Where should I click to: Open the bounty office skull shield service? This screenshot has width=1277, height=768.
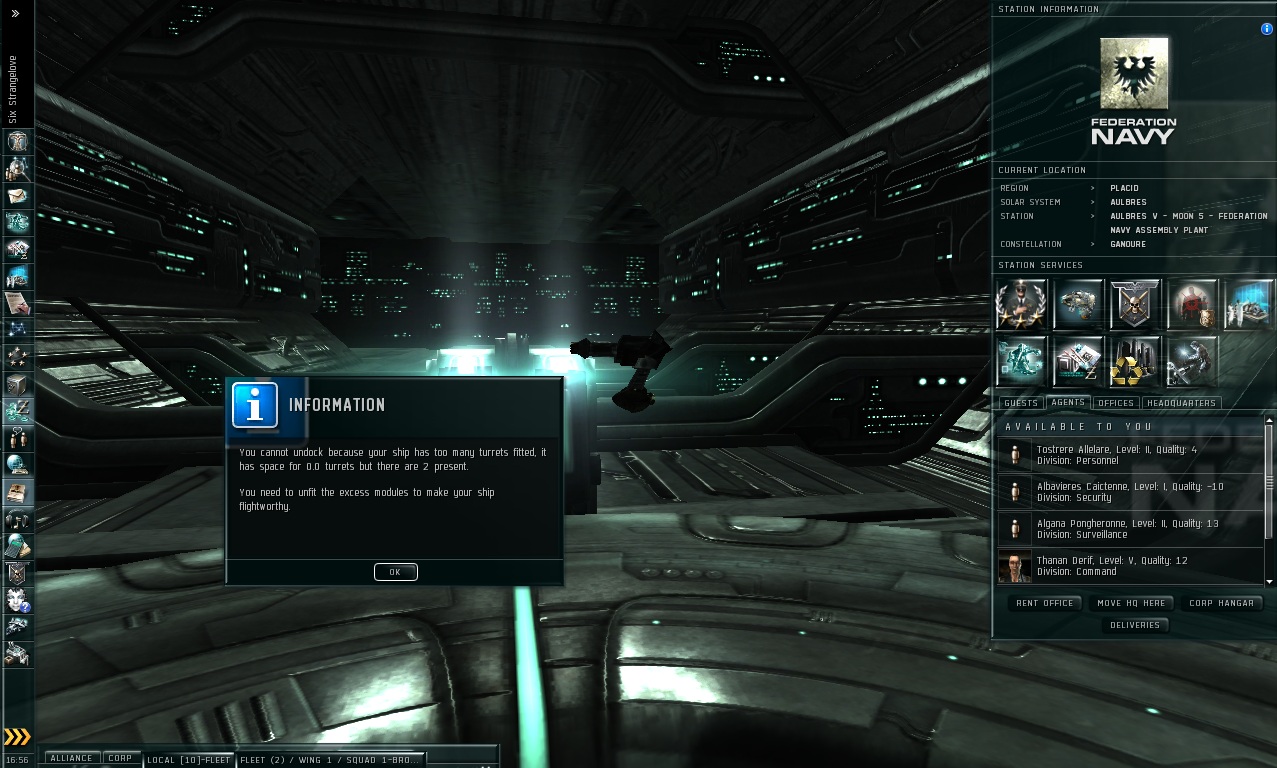1135,305
